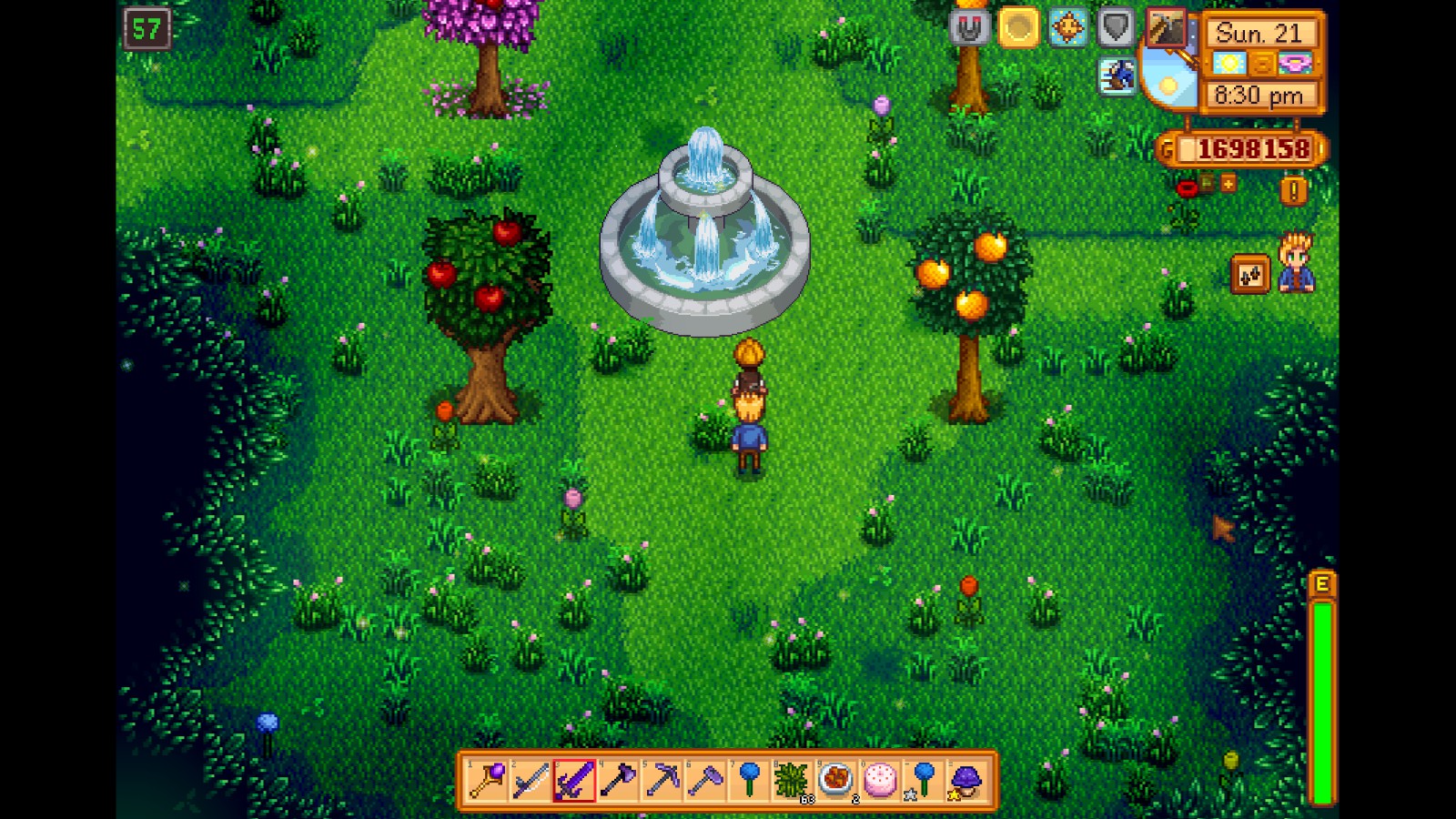Choose the scythe hotbar slot

click(x=531, y=781)
